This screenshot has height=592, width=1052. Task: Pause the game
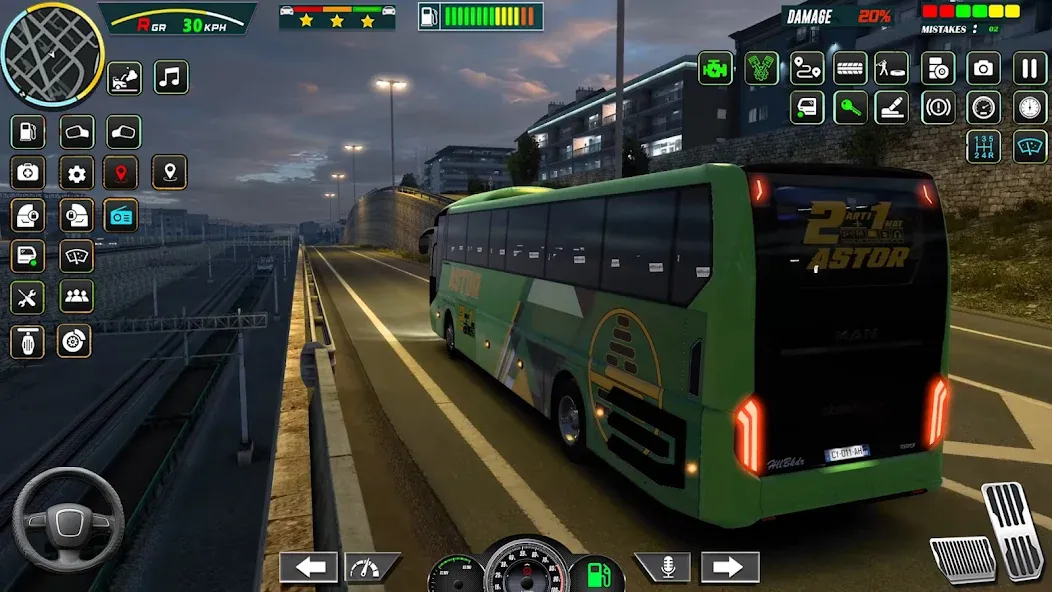click(1030, 68)
